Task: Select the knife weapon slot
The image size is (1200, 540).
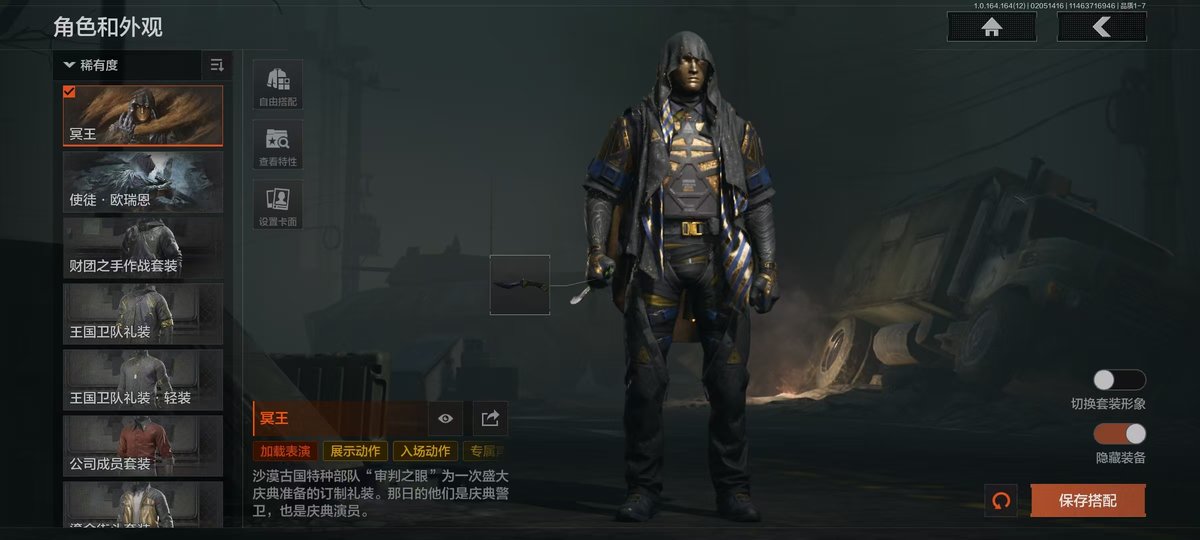Action: click(x=519, y=285)
